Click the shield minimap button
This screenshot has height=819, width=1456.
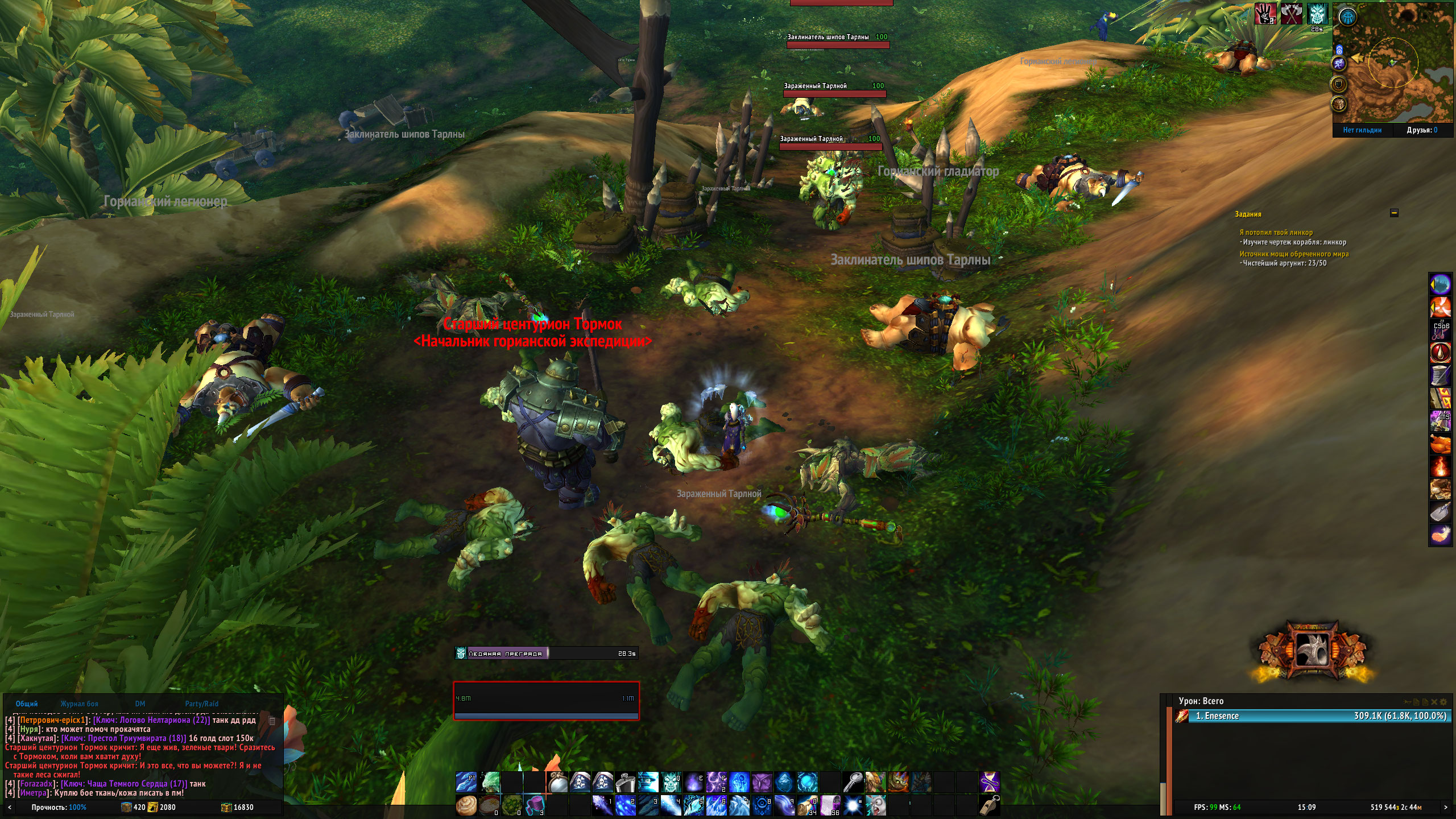click(x=1339, y=84)
